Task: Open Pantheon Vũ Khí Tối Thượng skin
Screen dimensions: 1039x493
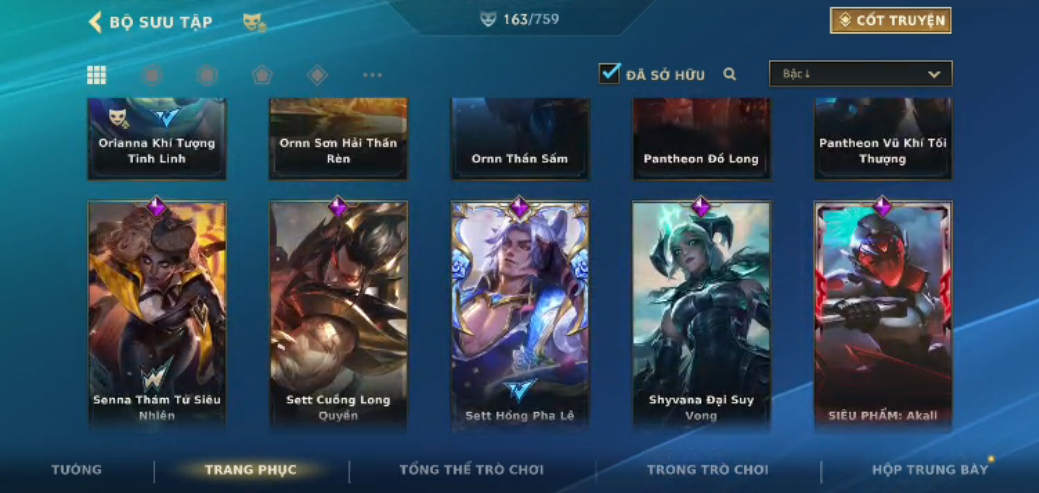Action: click(883, 139)
